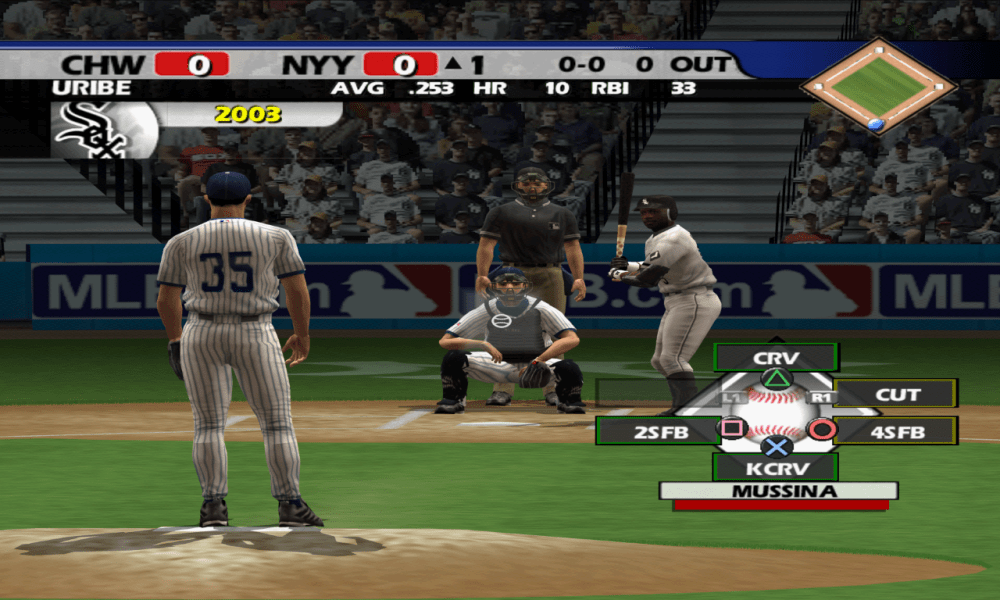Image resolution: width=1000 pixels, height=600 pixels.
Task: Choose the KCRV knuckle curve pitch
Action: point(776,466)
